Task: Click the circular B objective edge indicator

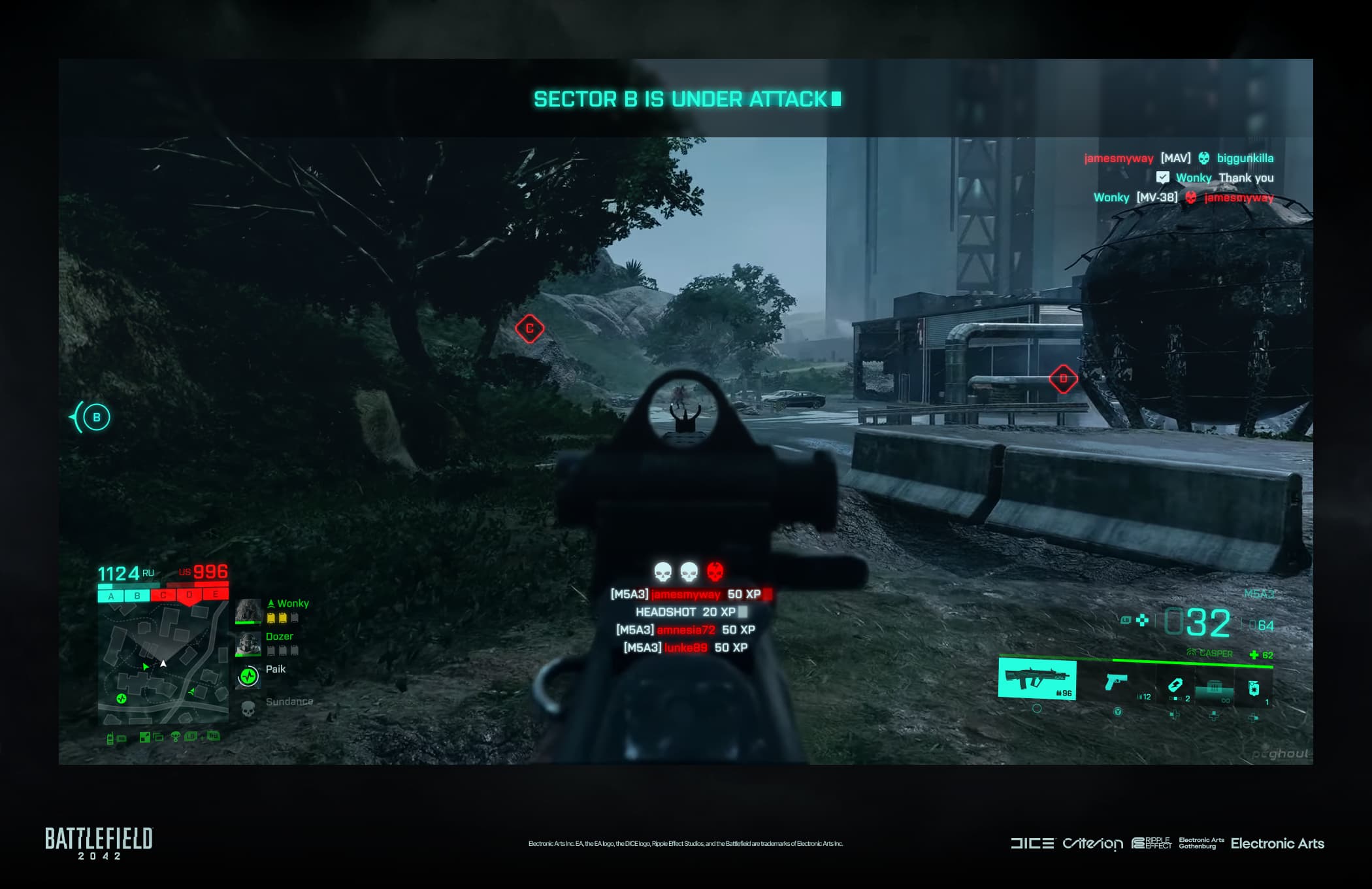Action: (x=97, y=417)
